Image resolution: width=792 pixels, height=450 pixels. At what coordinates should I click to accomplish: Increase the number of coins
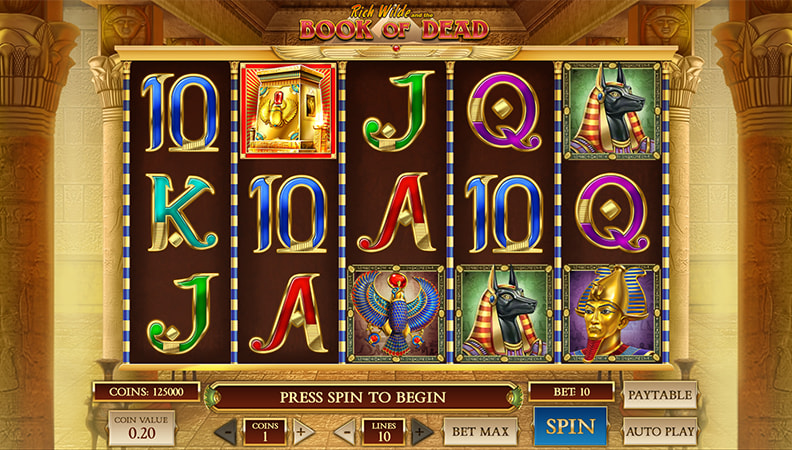pyautogui.click(x=303, y=432)
